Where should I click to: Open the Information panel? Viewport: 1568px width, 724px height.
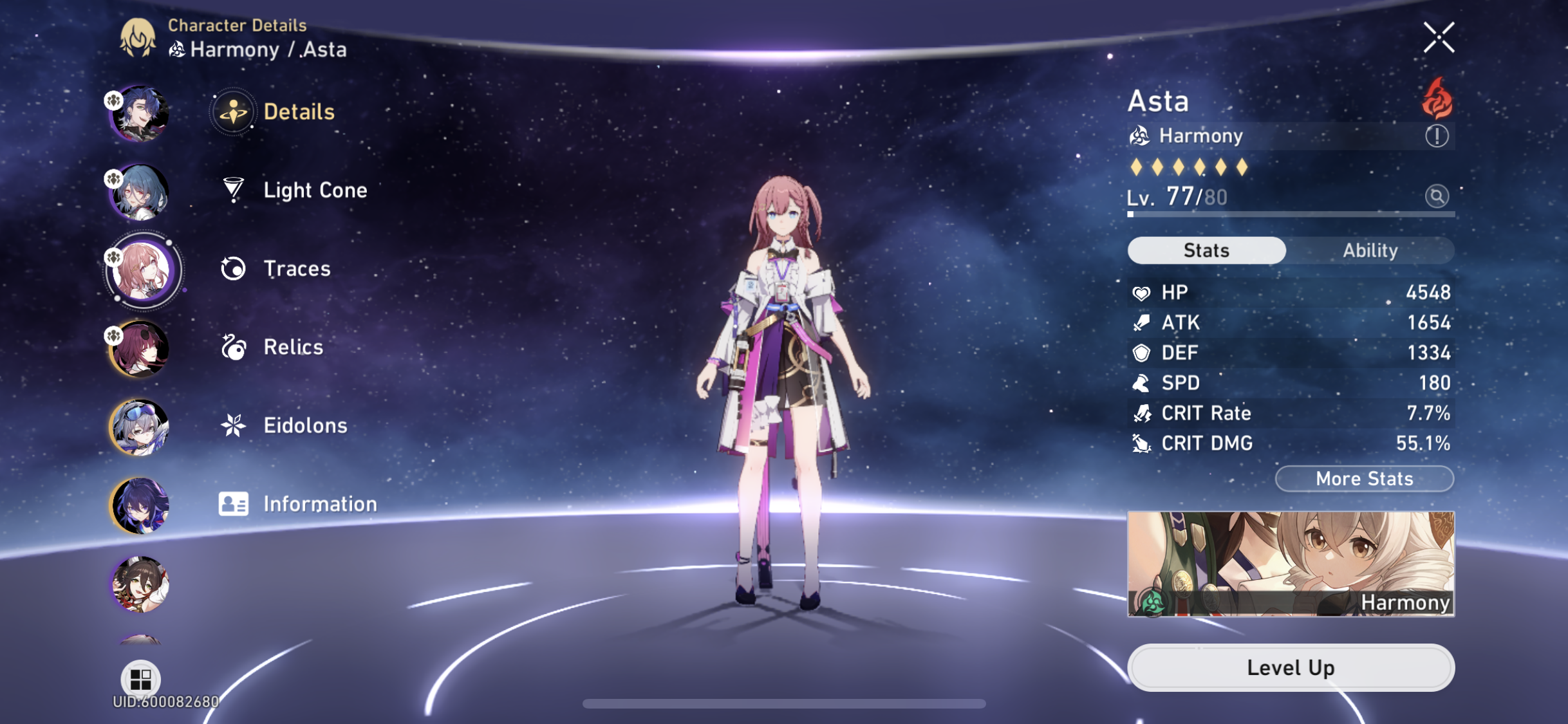coord(319,504)
